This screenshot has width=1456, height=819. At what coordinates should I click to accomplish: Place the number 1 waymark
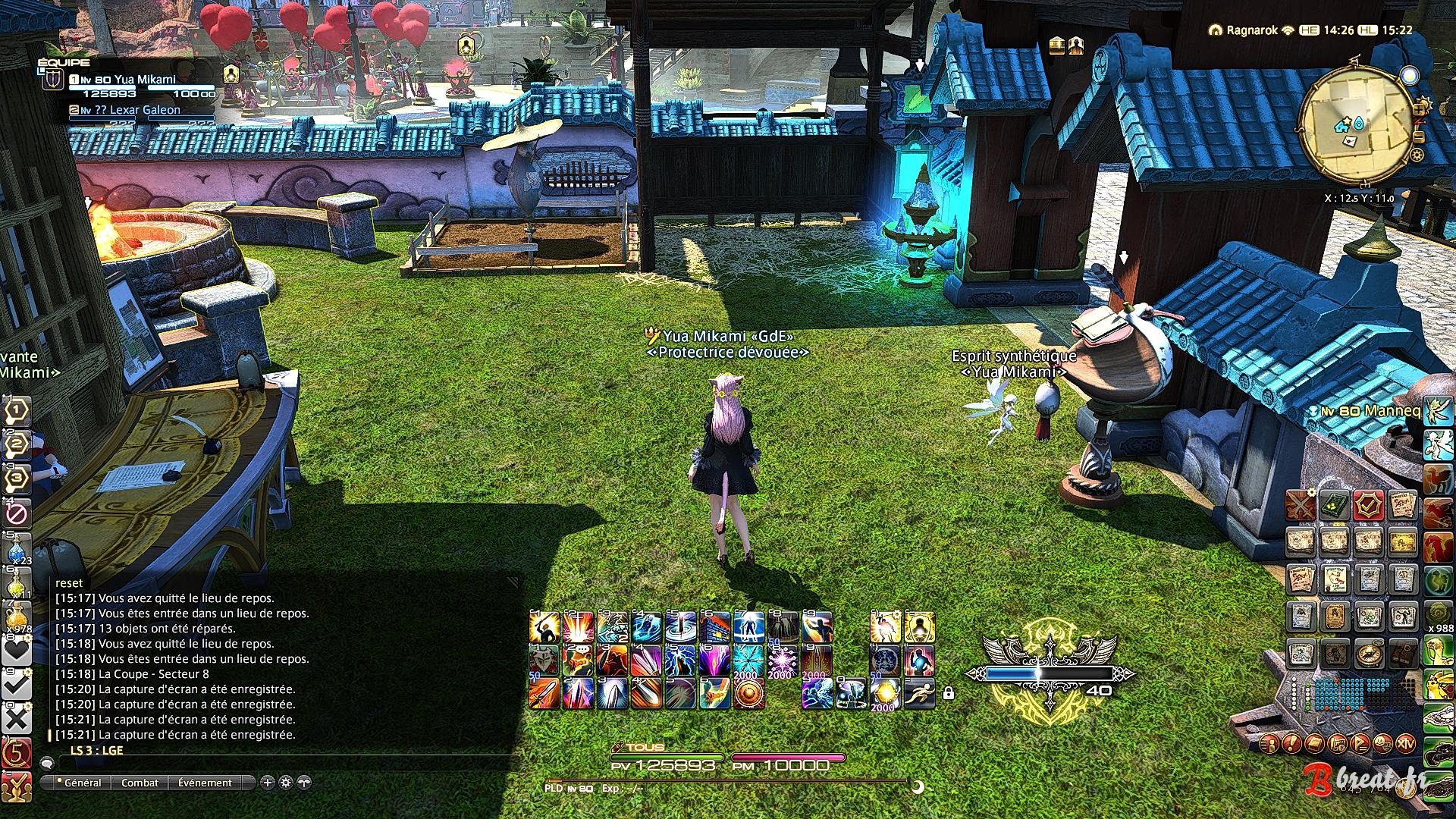point(17,410)
